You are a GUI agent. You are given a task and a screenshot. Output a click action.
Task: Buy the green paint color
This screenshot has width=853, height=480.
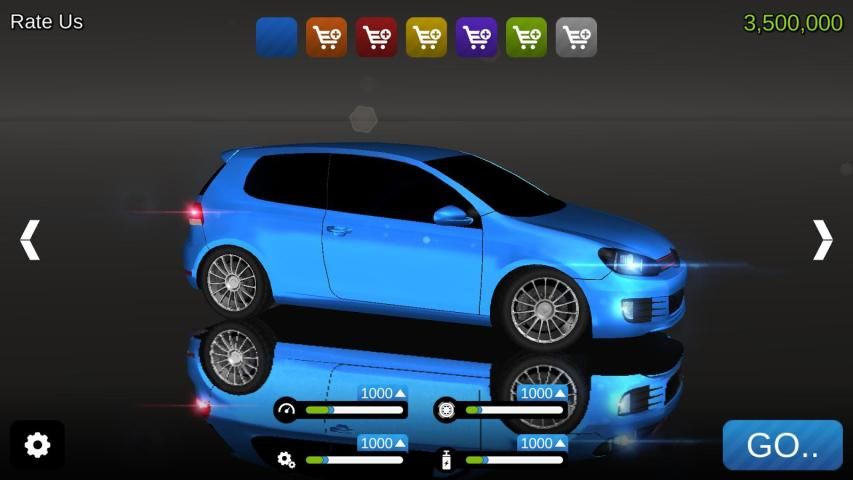(526, 37)
